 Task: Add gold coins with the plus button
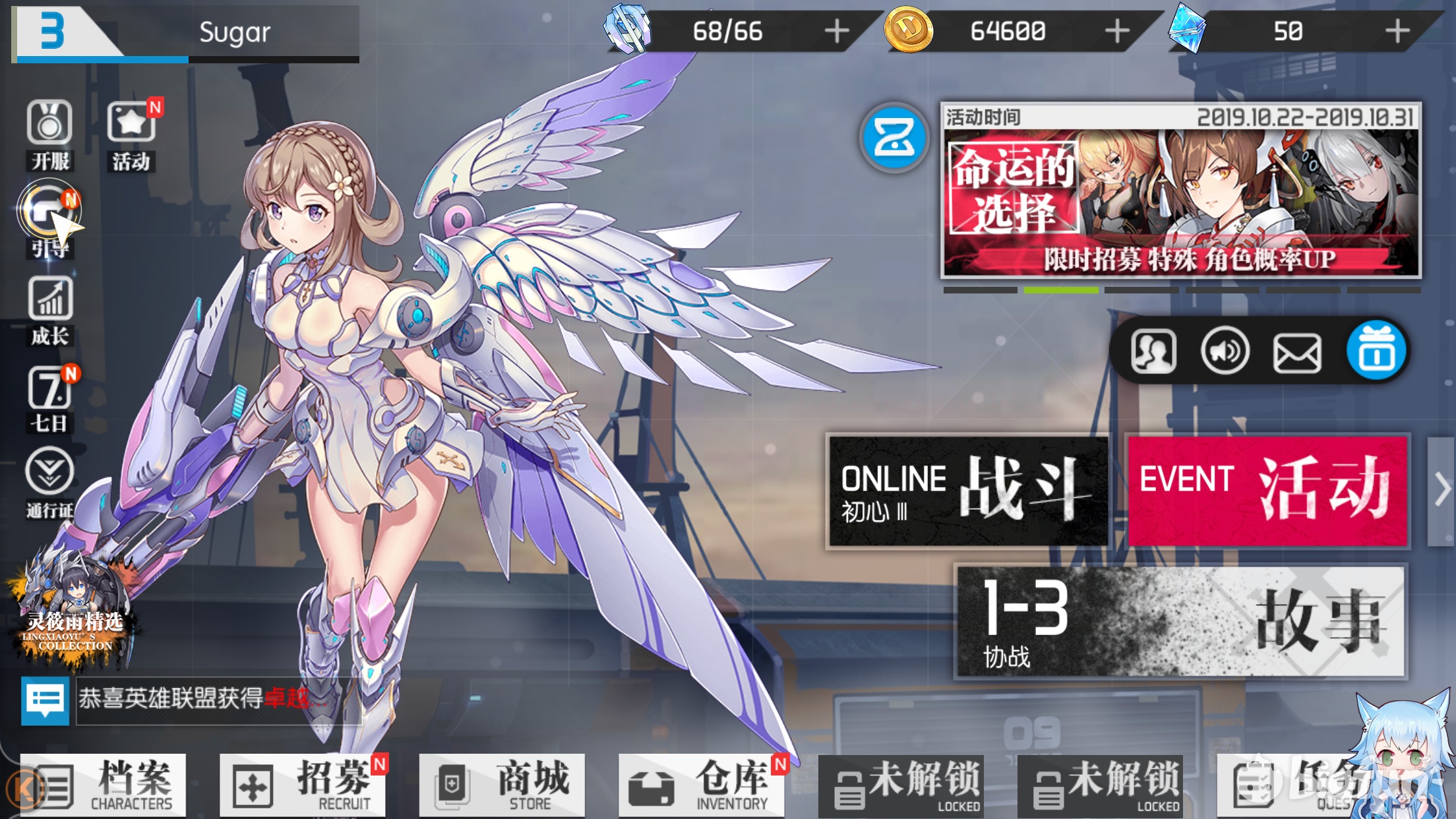tap(1117, 31)
